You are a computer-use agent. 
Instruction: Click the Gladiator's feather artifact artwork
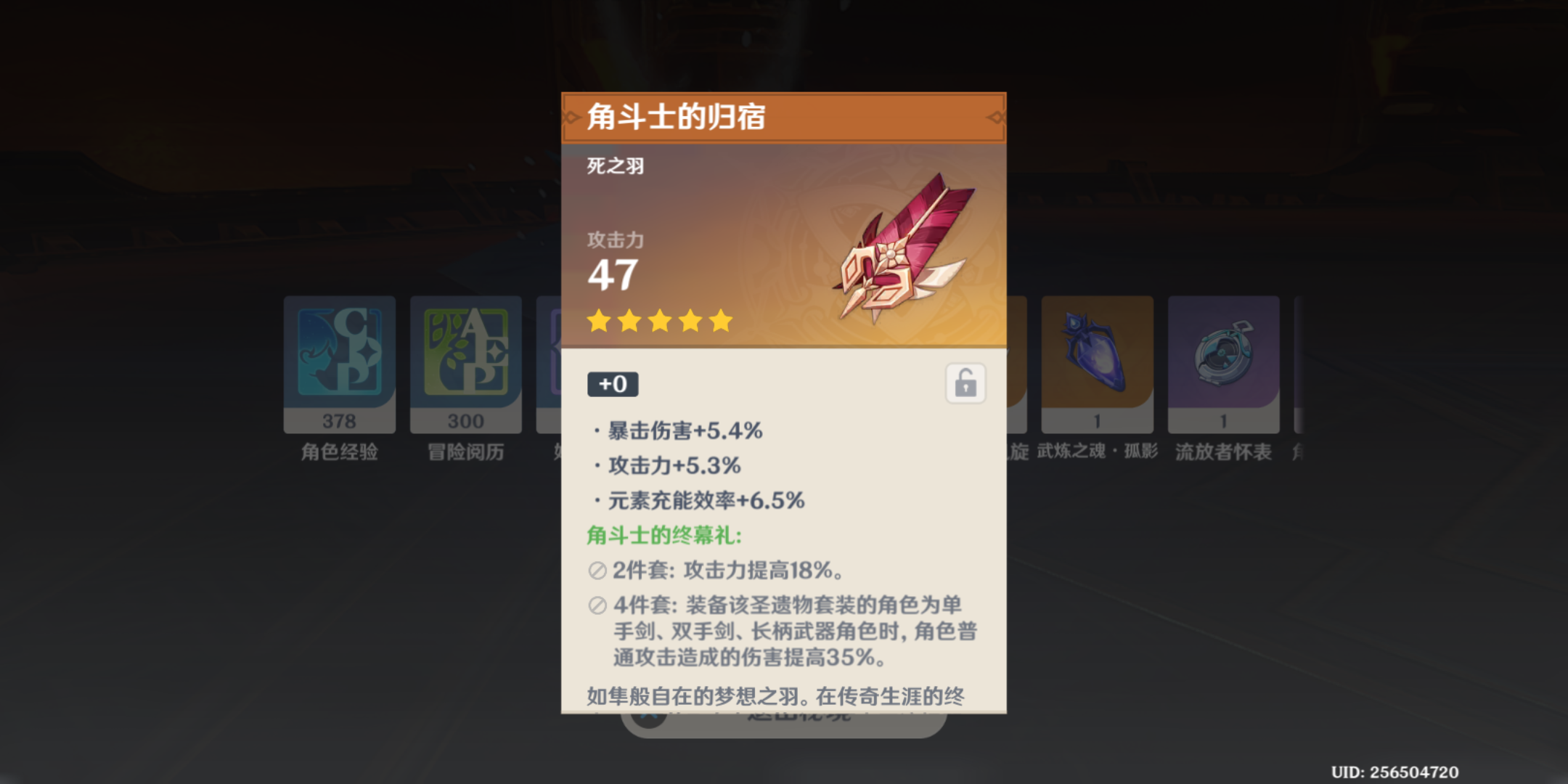click(900, 247)
